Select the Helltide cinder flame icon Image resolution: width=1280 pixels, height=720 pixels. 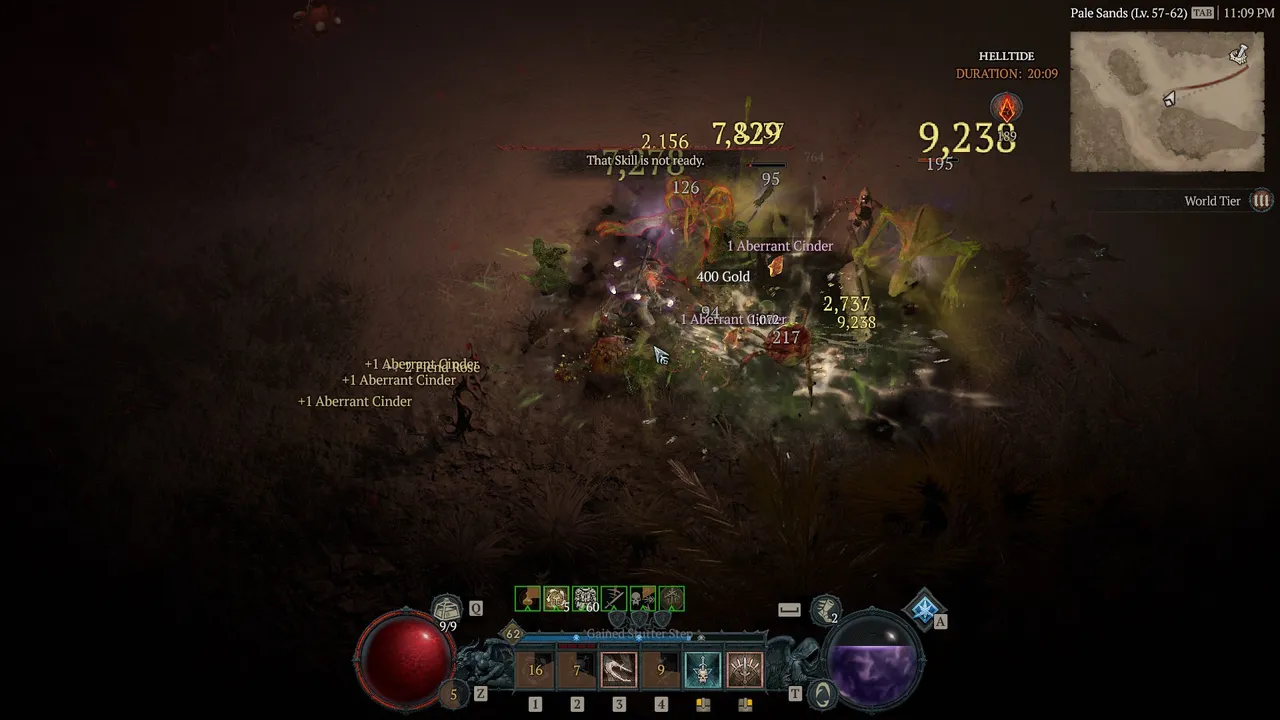tap(1006, 108)
